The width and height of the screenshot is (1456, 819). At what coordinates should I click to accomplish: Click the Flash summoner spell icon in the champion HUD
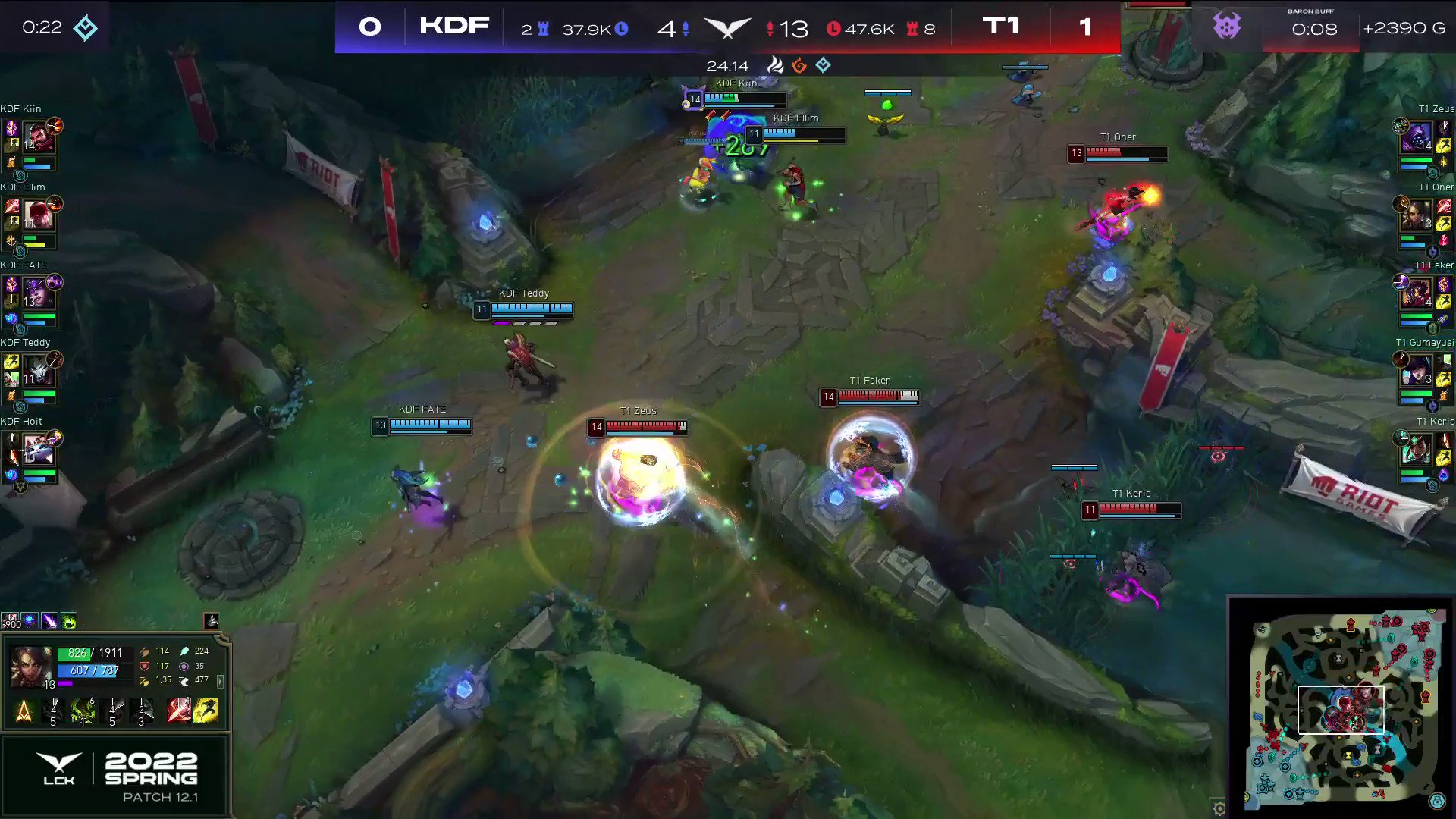click(x=206, y=711)
